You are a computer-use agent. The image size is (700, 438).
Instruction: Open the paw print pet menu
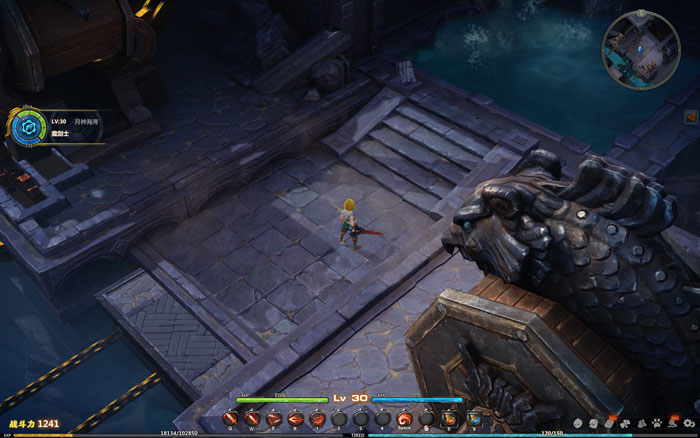coord(656,423)
